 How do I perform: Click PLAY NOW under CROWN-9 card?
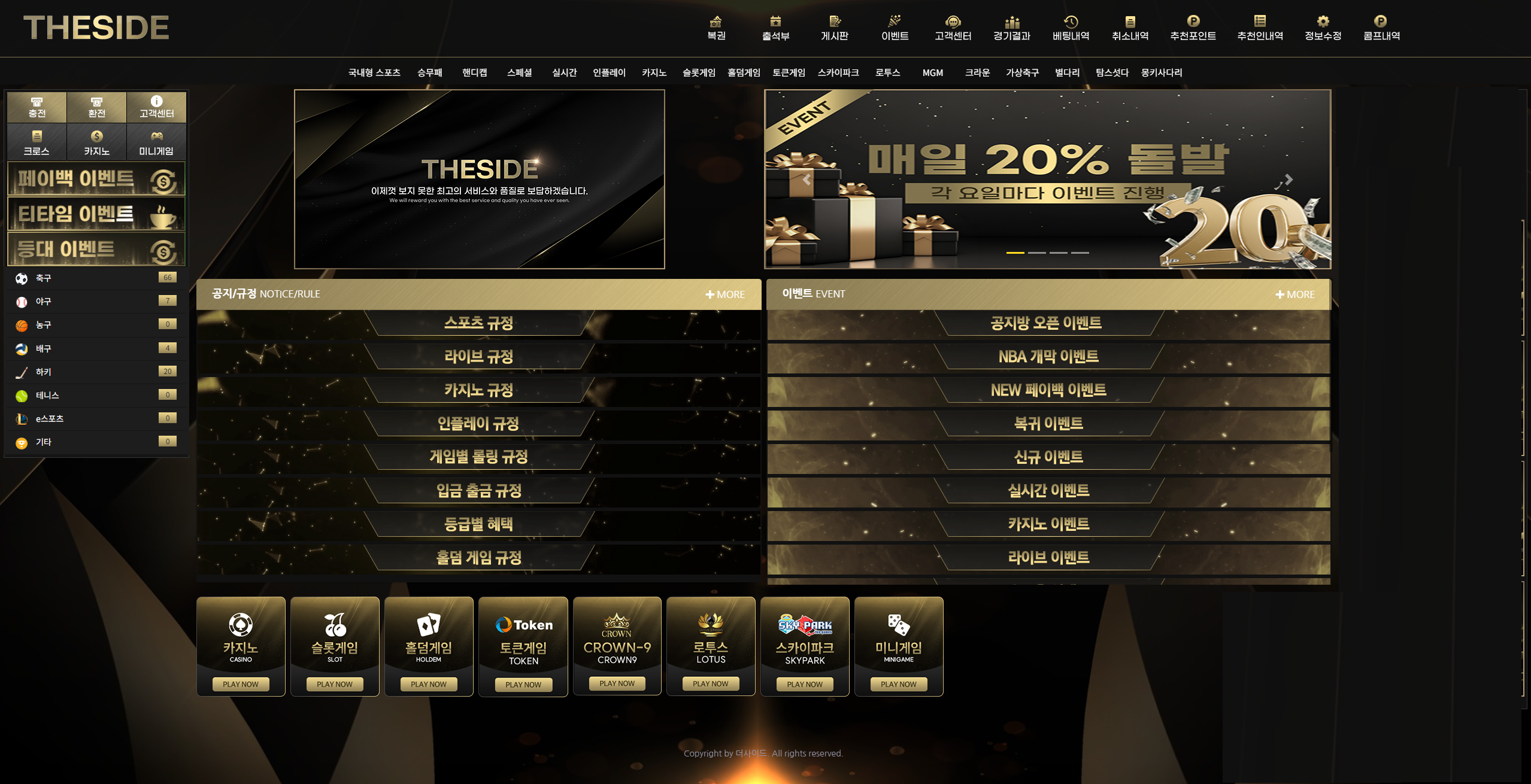click(x=617, y=683)
